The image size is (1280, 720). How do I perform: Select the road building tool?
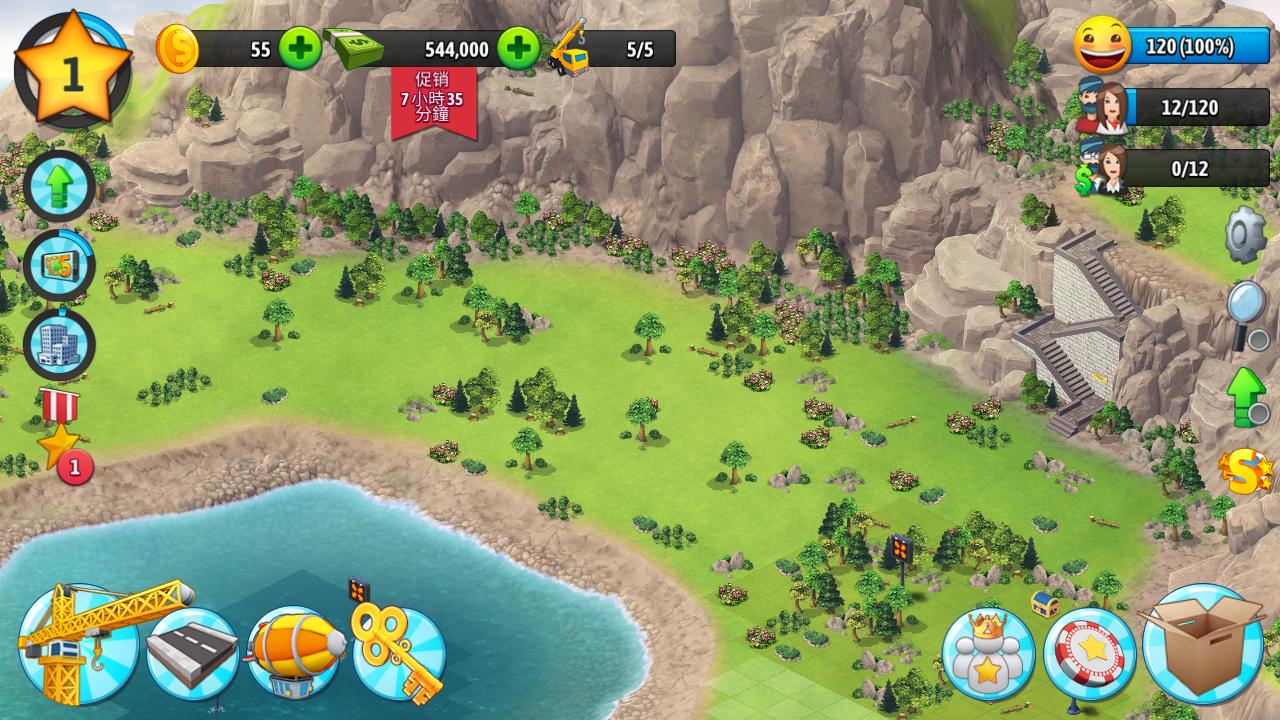192,654
